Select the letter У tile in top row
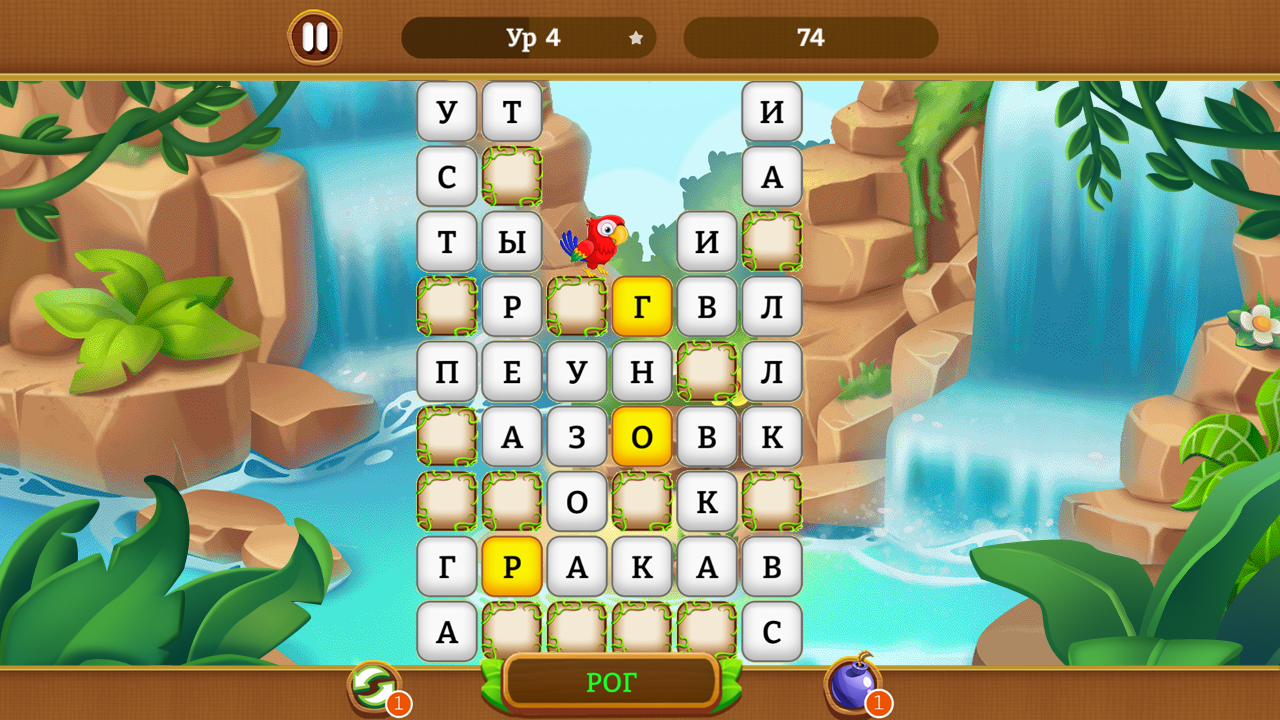 coord(447,111)
